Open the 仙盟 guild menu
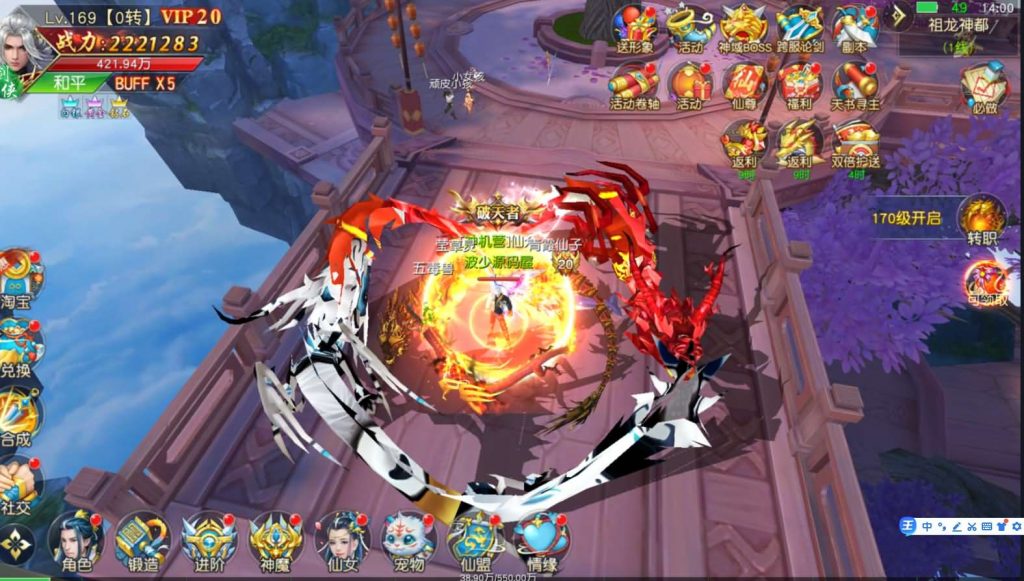Image resolution: width=1024 pixels, height=581 pixels. point(475,540)
